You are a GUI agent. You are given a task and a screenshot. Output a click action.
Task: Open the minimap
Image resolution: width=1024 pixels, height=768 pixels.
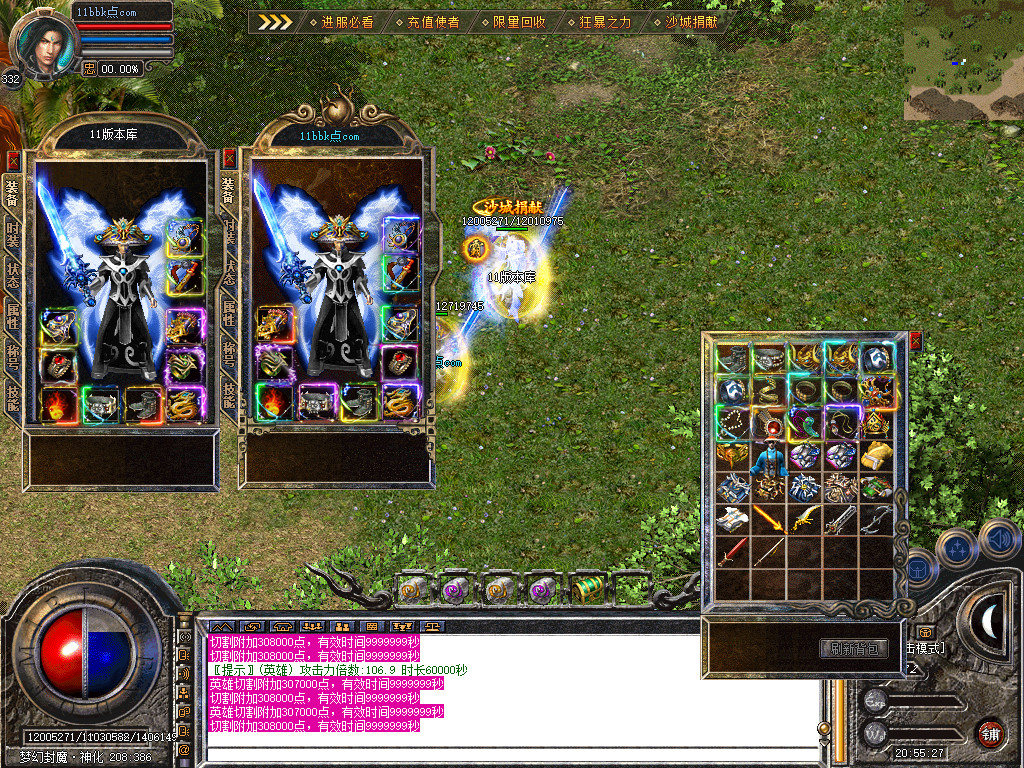click(x=963, y=60)
